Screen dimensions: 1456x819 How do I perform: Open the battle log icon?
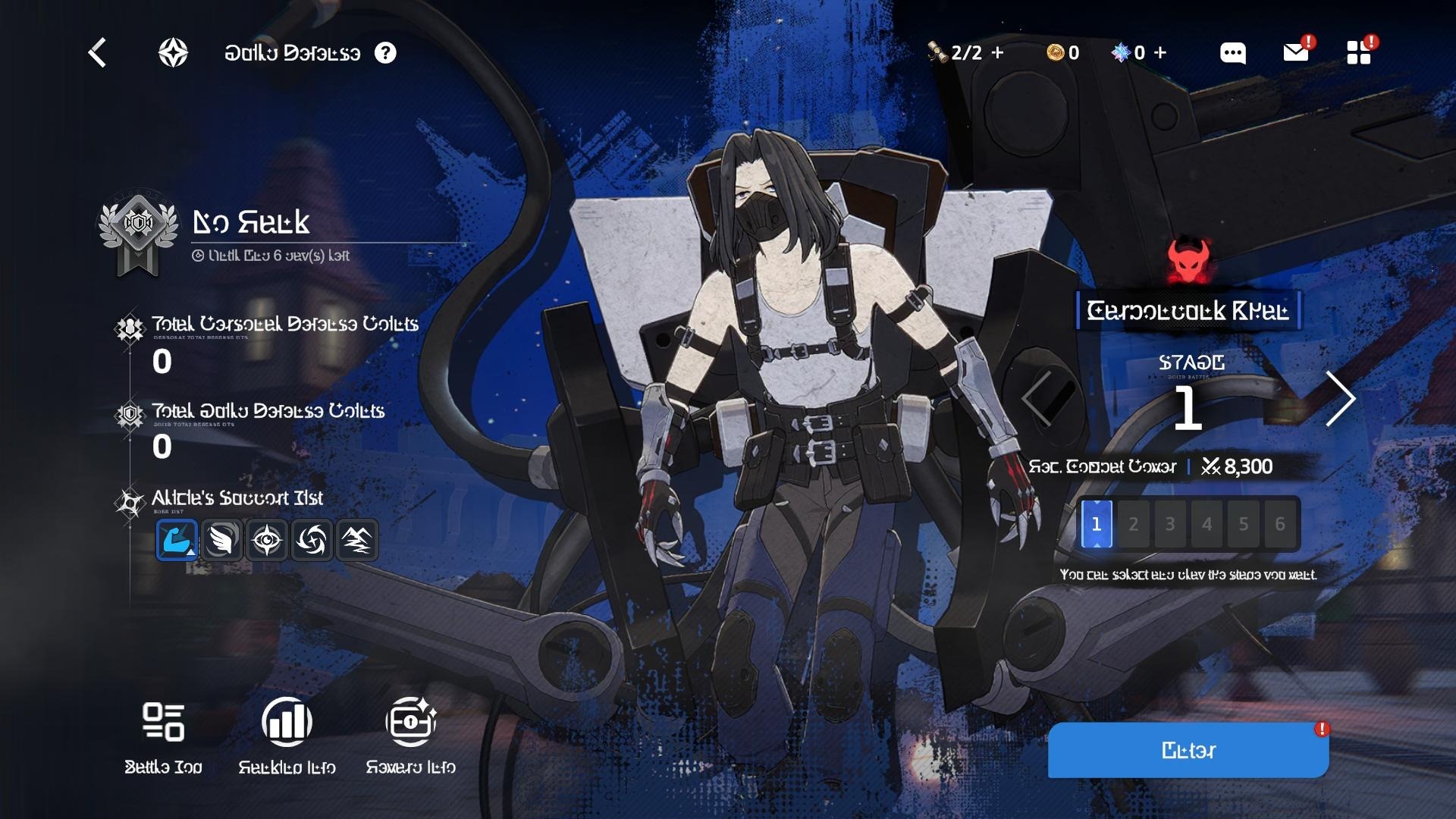[x=163, y=722]
